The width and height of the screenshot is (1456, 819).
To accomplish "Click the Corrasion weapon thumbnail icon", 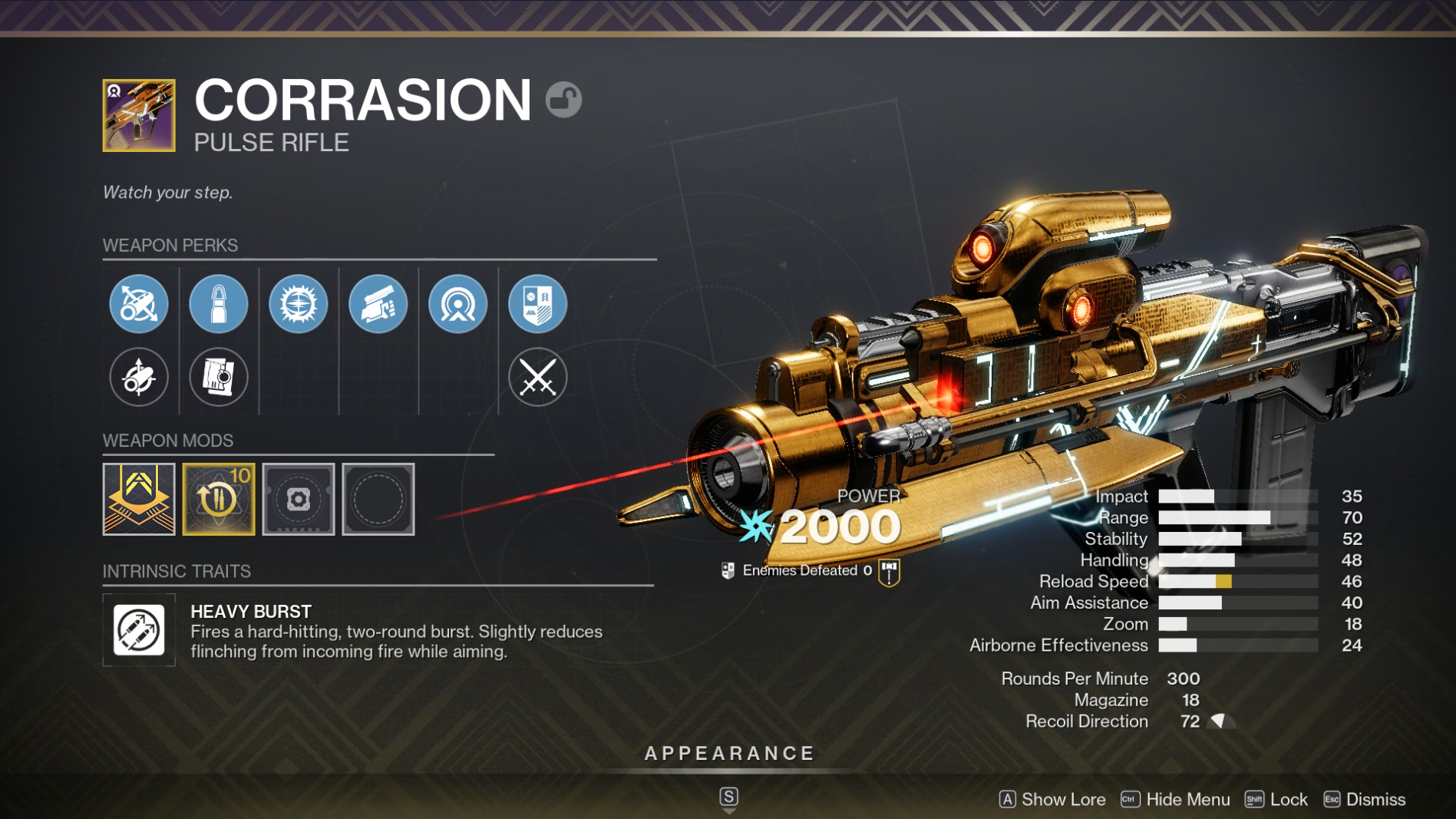I will pyautogui.click(x=139, y=115).
